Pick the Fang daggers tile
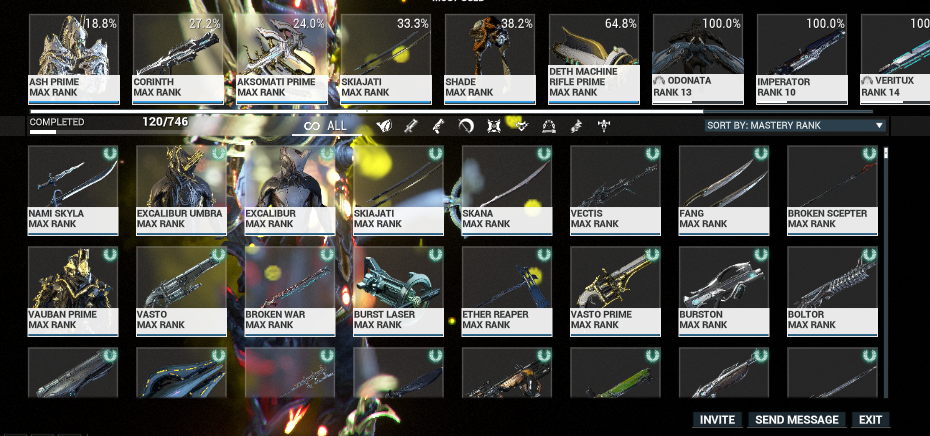The image size is (930, 436). pyautogui.click(x=722, y=189)
